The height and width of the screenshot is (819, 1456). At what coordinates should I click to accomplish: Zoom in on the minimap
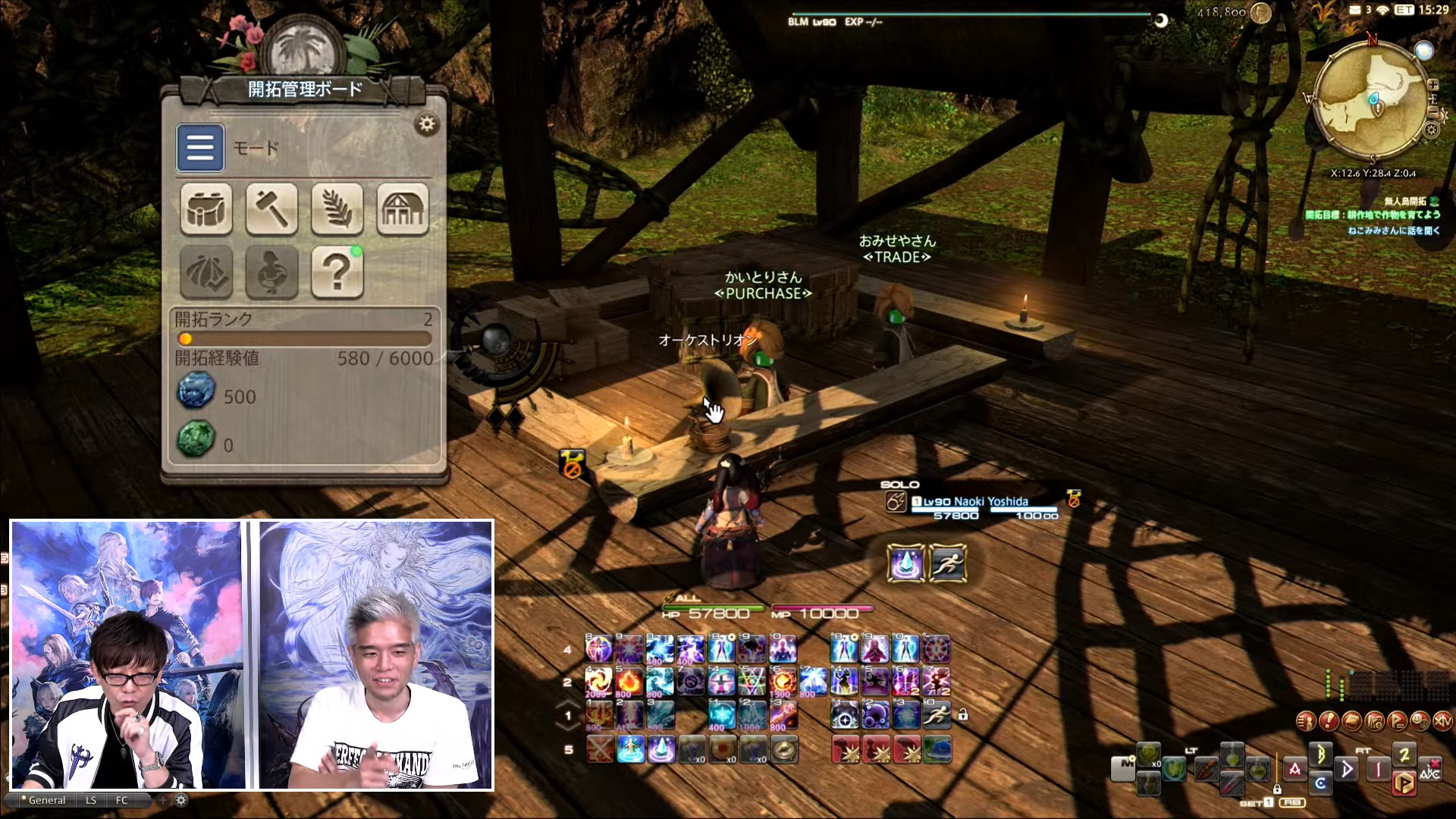click(1433, 85)
